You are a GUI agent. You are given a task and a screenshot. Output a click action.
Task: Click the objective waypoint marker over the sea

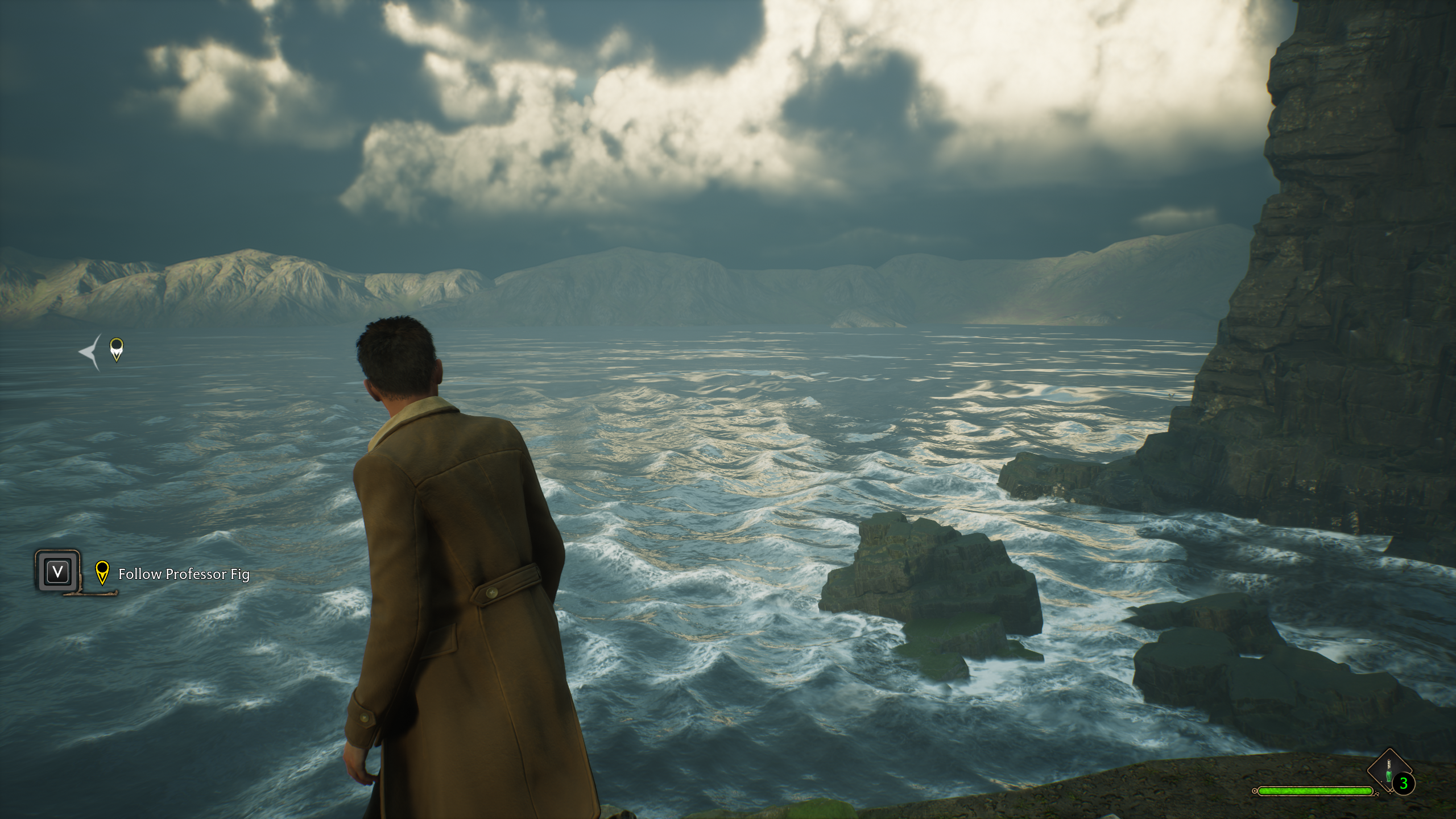click(x=116, y=349)
